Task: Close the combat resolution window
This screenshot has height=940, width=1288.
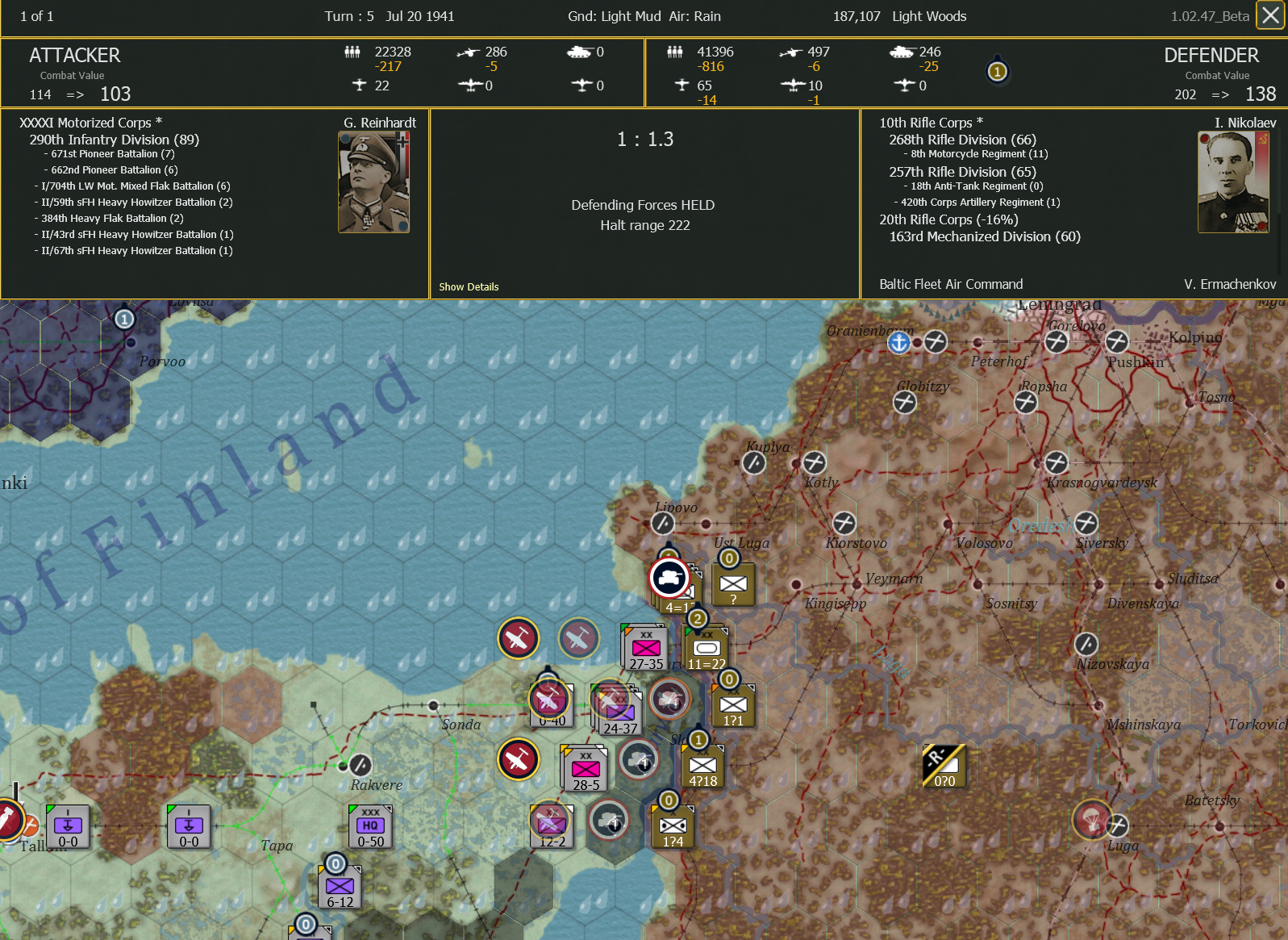Action: tap(1269, 15)
